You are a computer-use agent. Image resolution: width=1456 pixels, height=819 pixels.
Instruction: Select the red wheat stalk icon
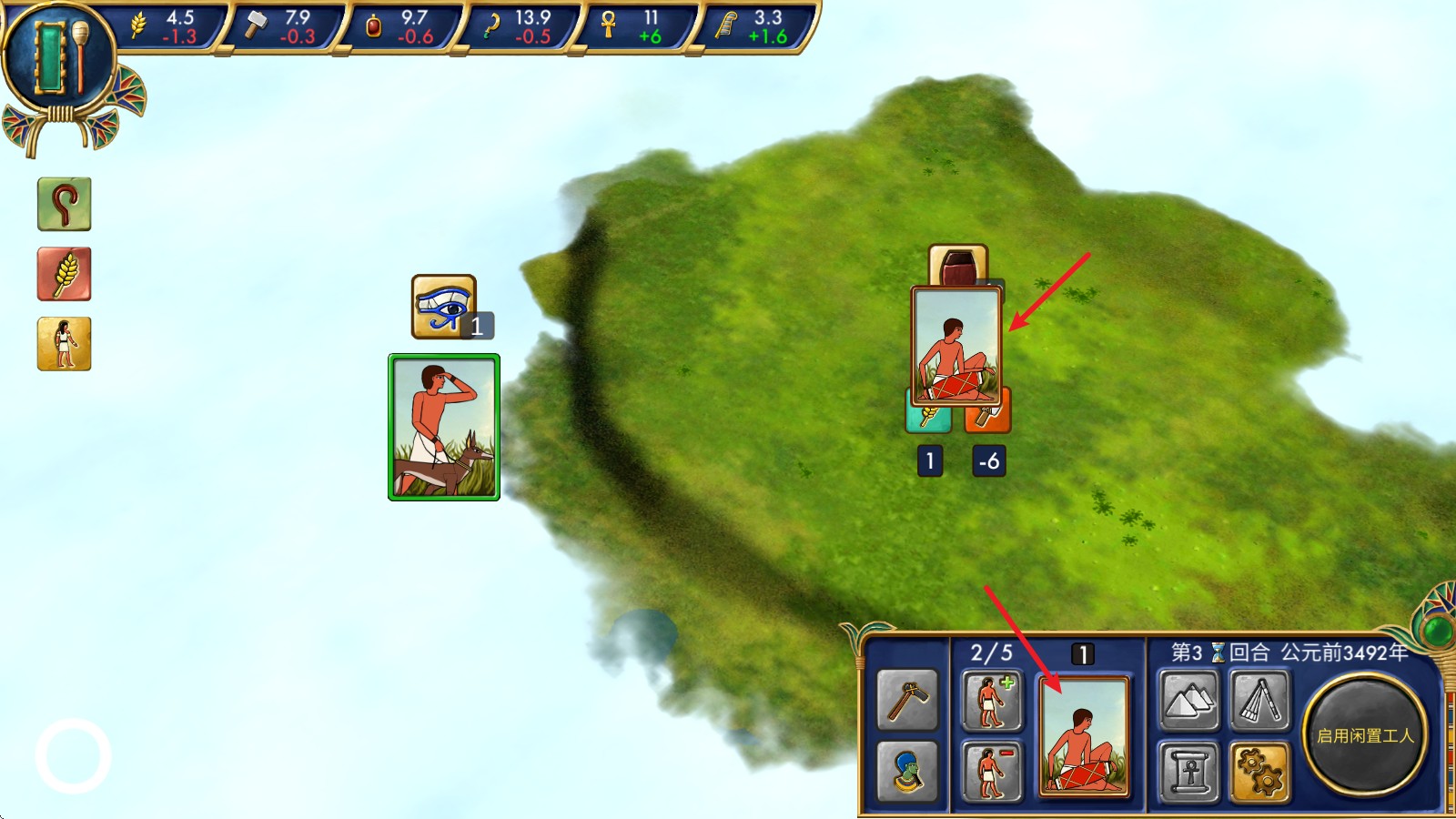tap(64, 274)
